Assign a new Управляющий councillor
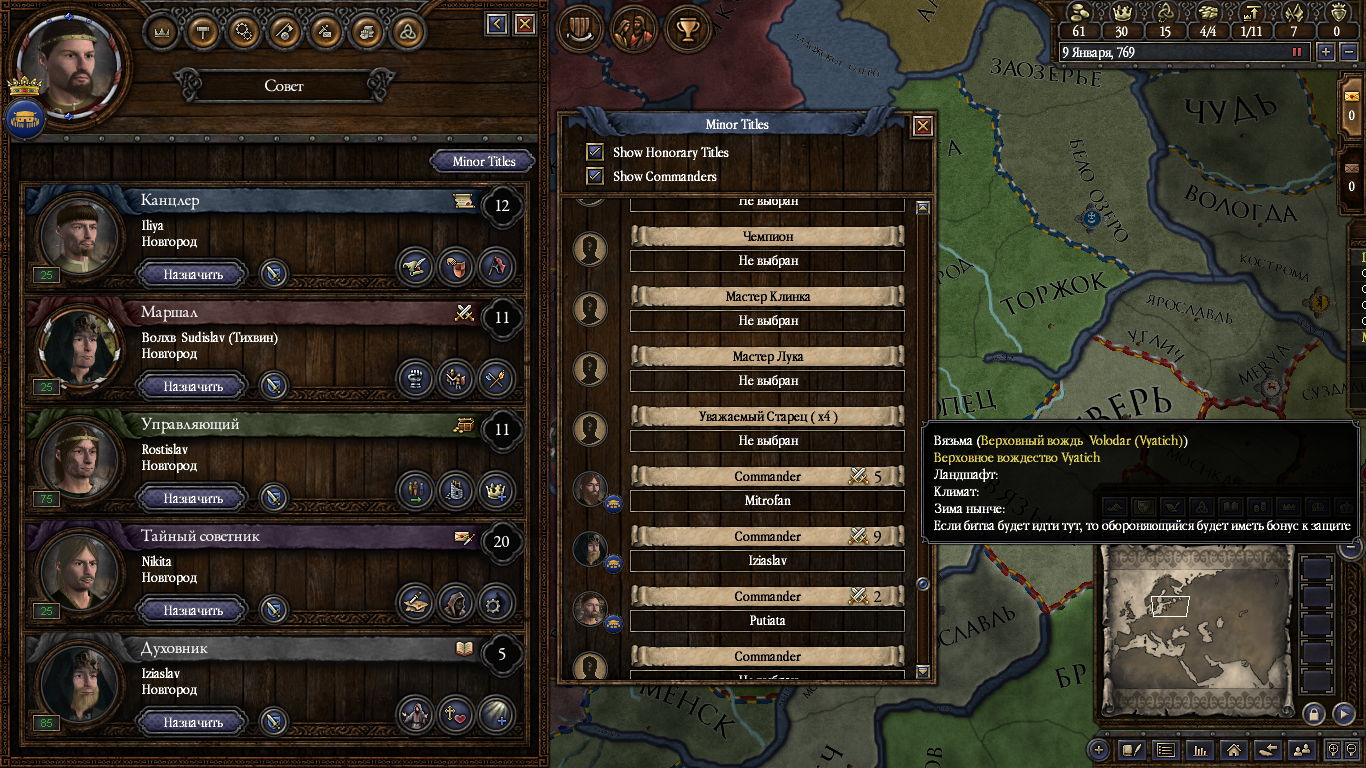The height and width of the screenshot is (768, 1366). coord(193,498)
